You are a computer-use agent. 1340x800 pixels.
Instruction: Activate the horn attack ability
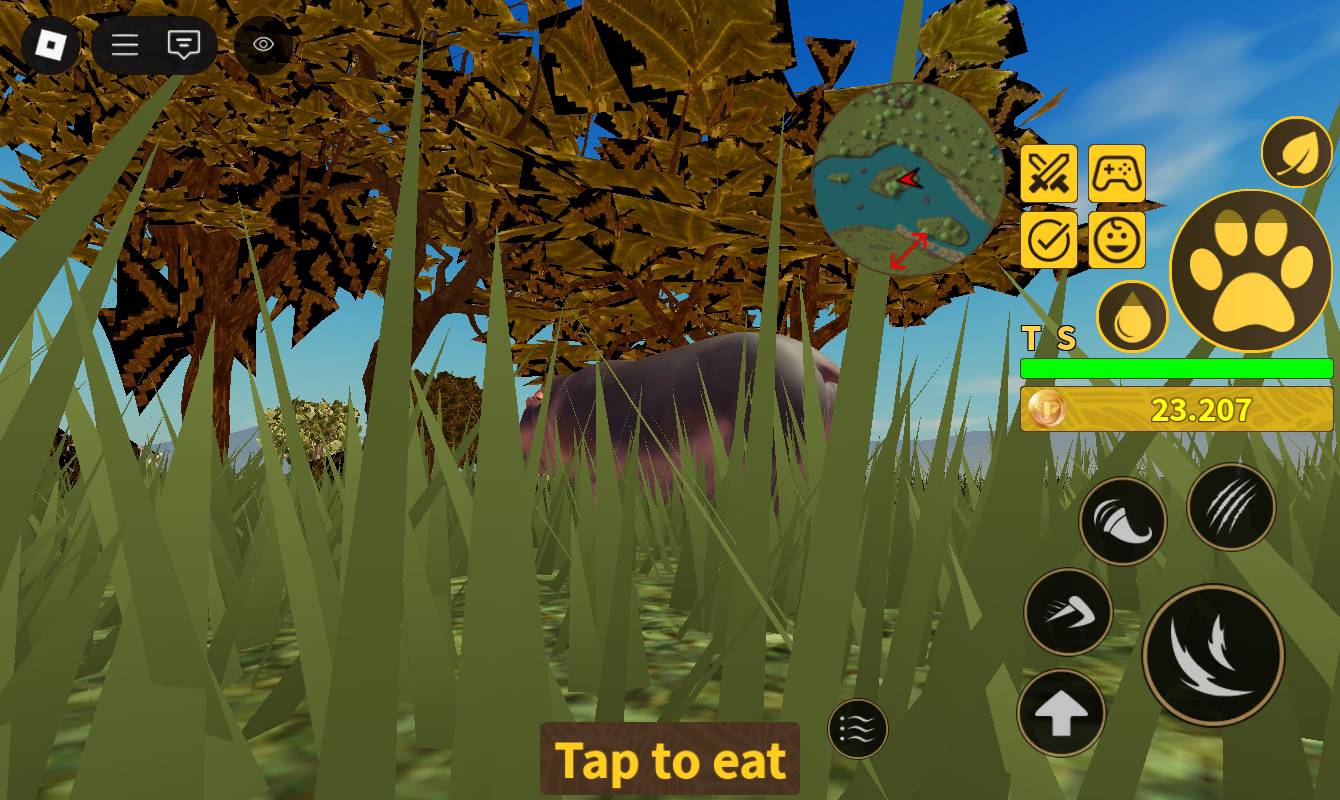tap(1123, 520)
